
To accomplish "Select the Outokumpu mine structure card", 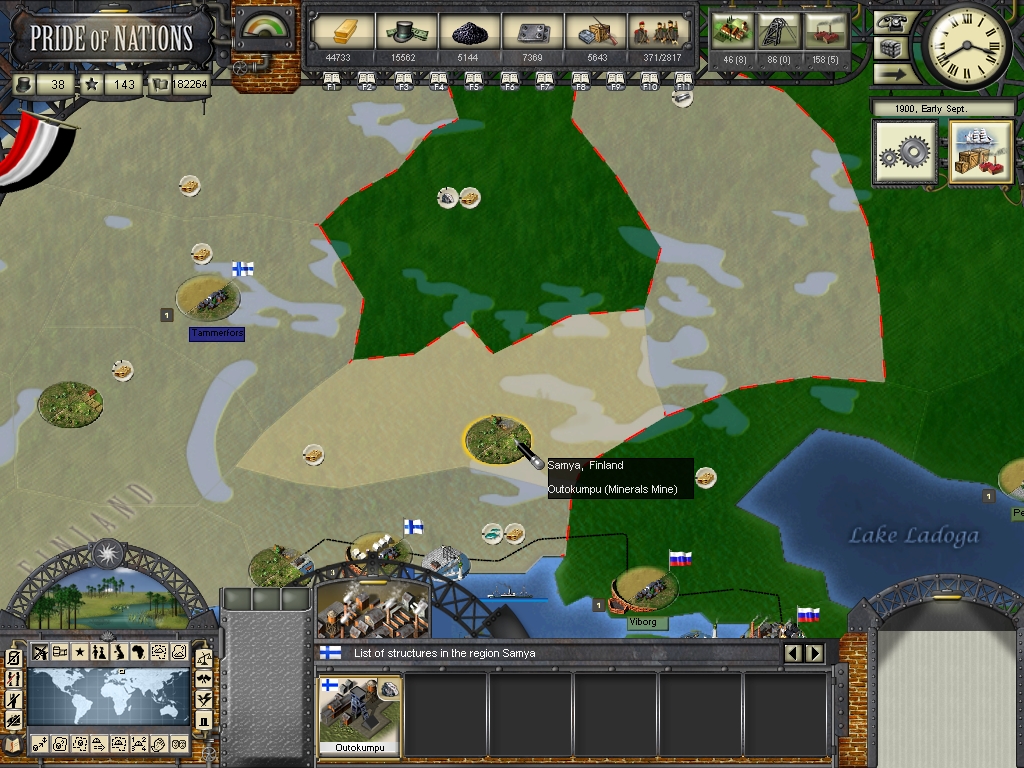I will pyautogui.click(x=360, y=714).
